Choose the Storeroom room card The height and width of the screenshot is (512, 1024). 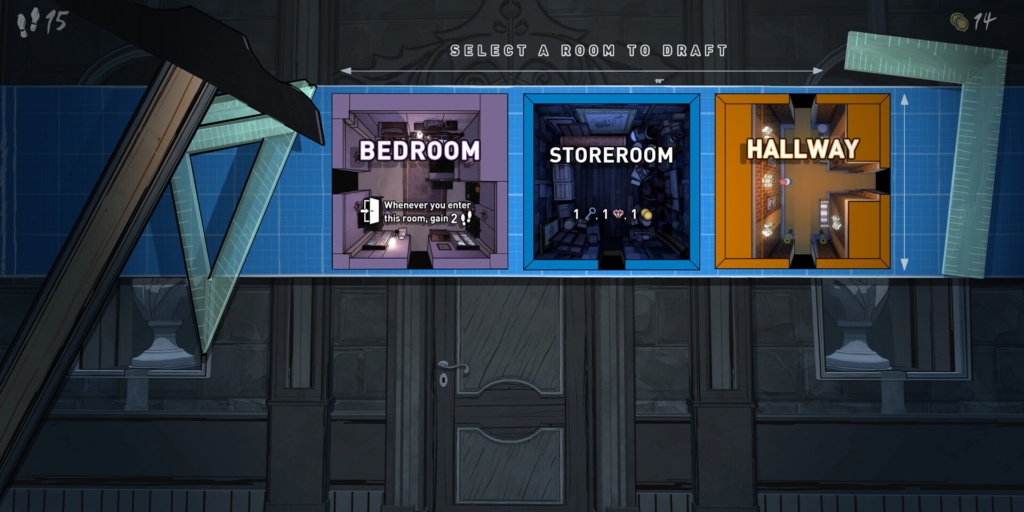coord(610,181)
